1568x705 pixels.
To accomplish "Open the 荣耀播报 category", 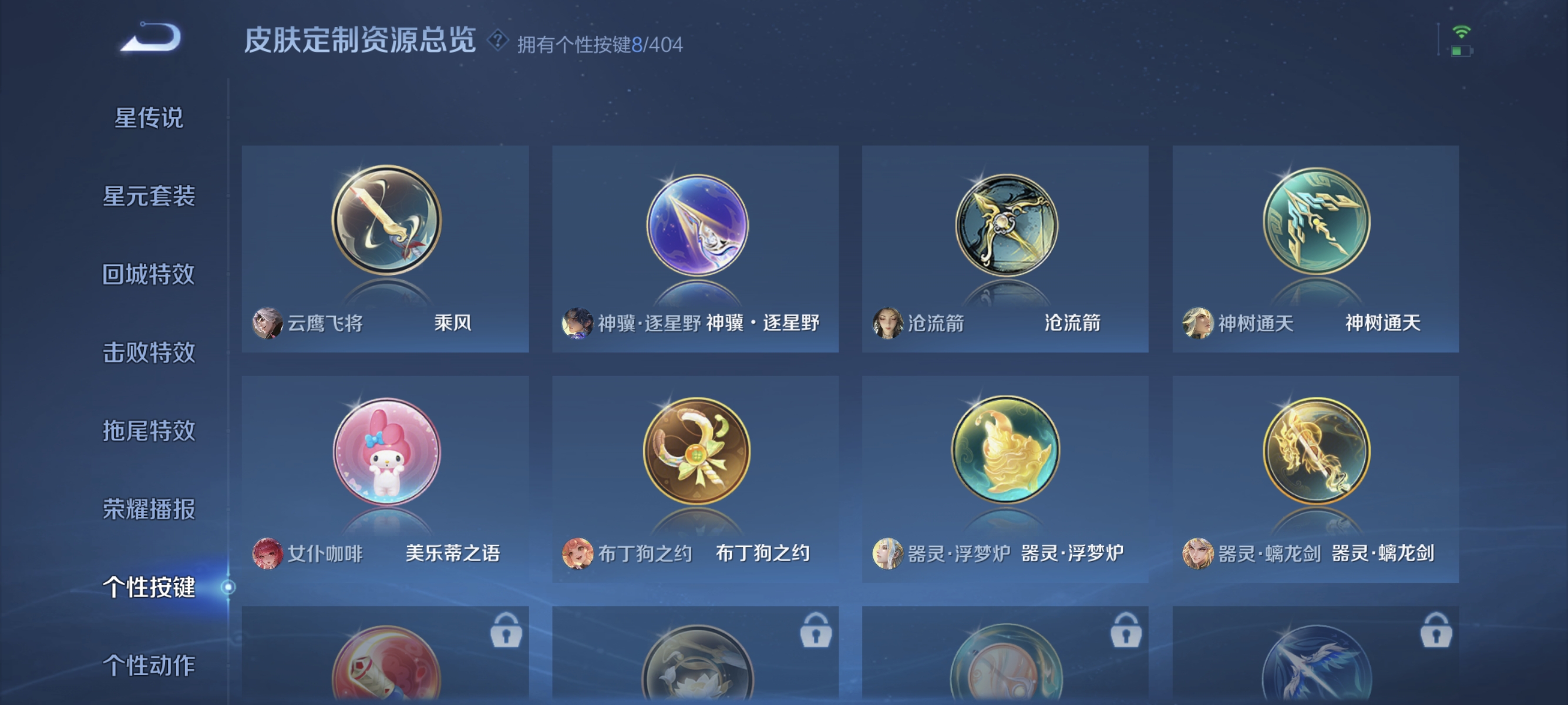I will pos(150,510).
